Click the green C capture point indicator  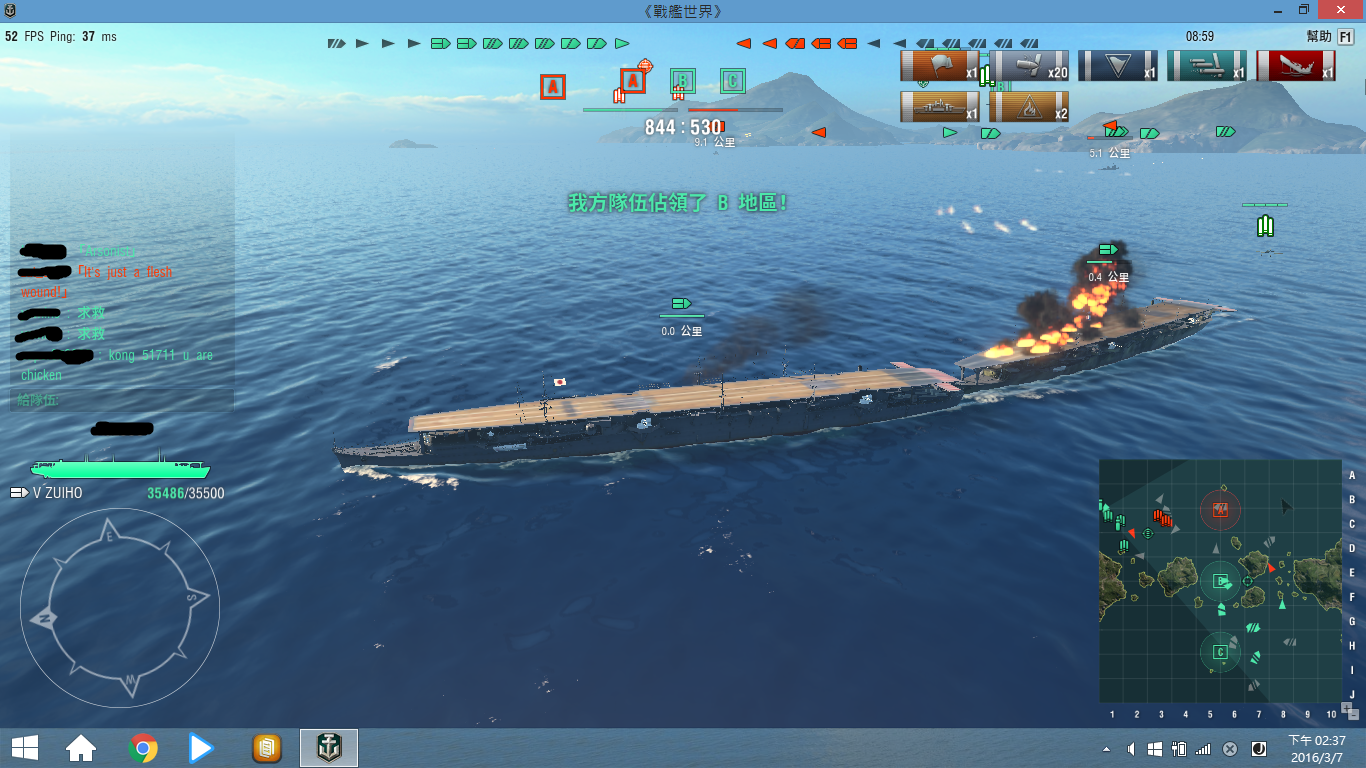pos(733,81)
